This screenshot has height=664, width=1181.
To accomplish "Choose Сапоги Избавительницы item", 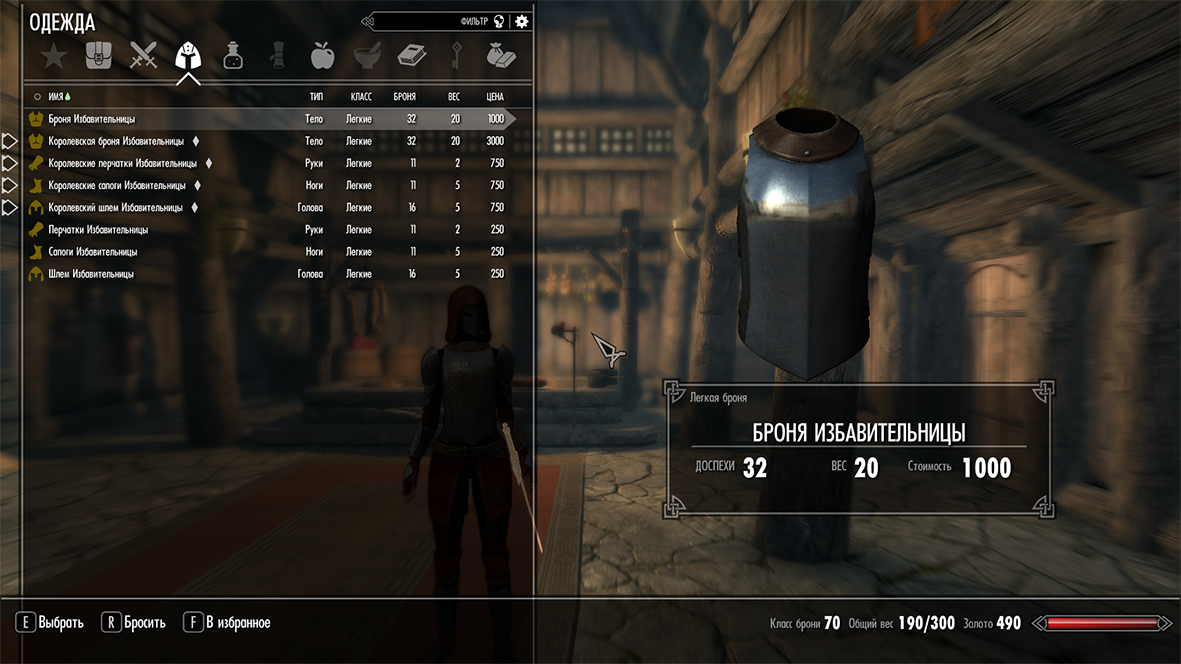I will pyautogui.click(x=93, y=252).
